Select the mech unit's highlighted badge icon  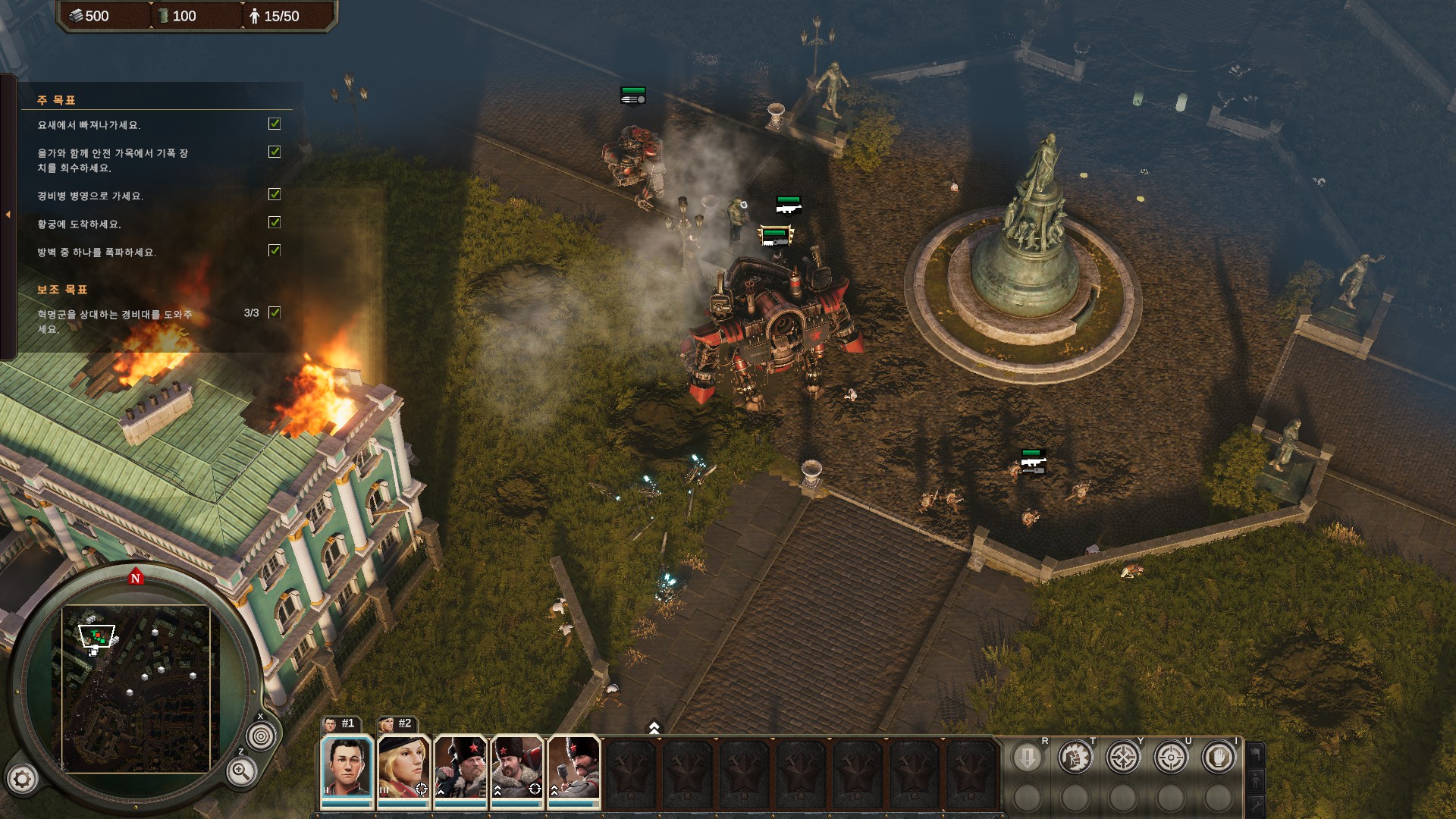click(x=774, y=237)
